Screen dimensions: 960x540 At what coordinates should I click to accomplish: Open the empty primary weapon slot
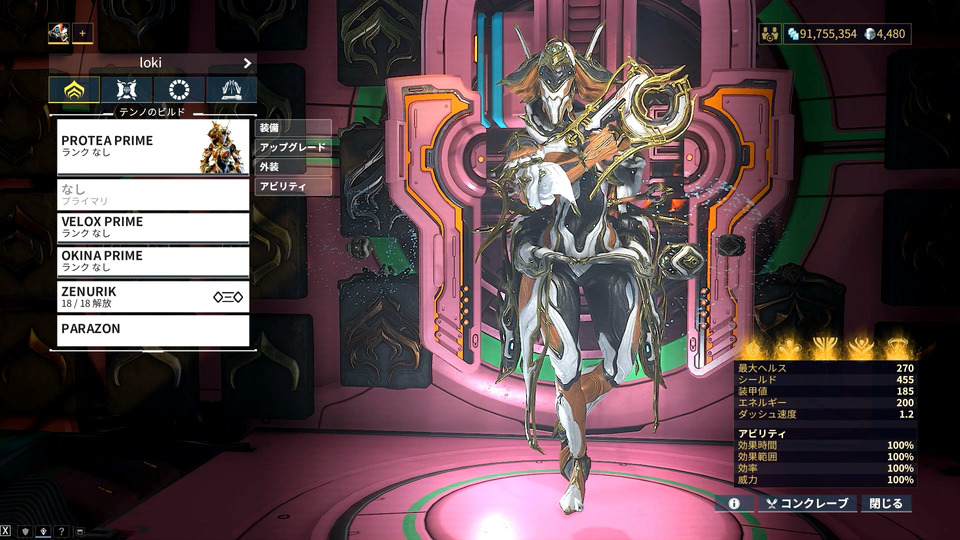(x=152, y=194)
